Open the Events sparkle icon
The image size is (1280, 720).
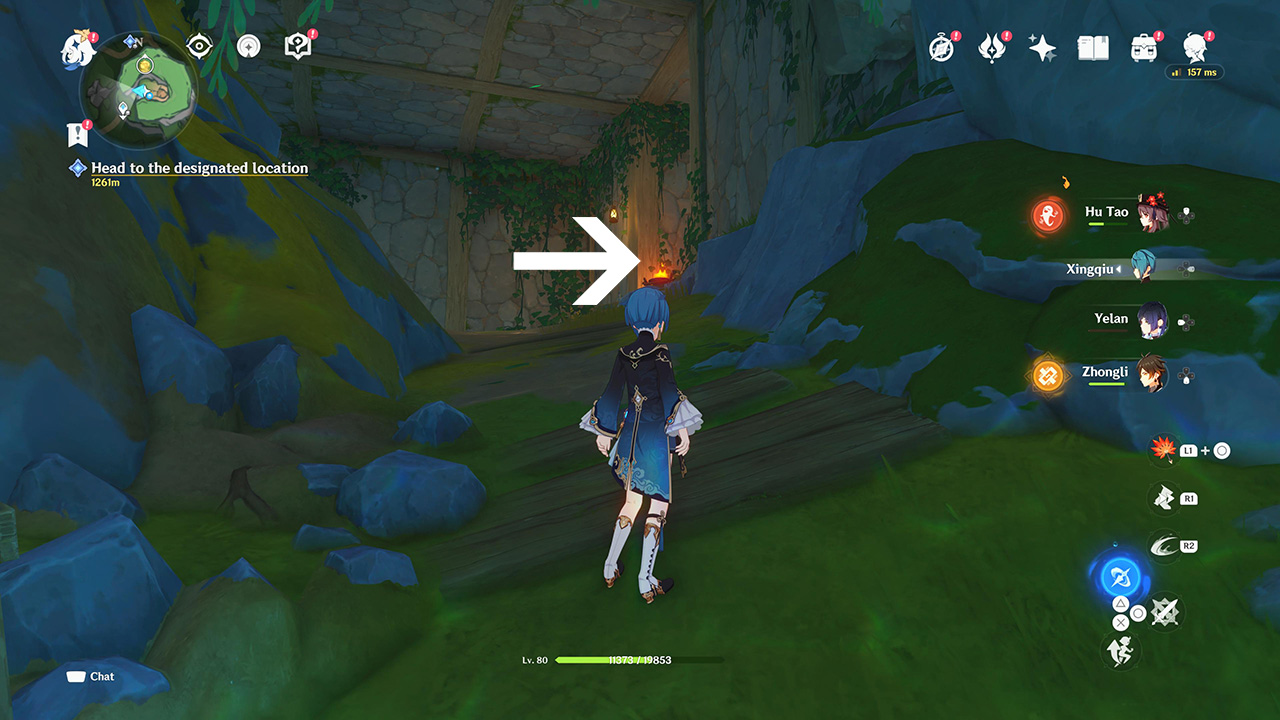(1043, 46)
